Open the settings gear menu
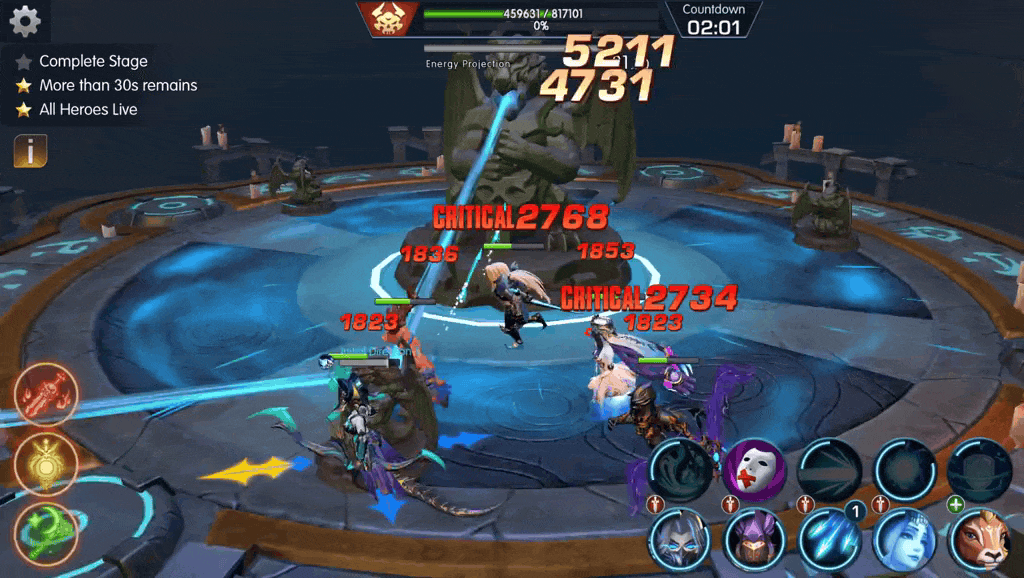 24,20
